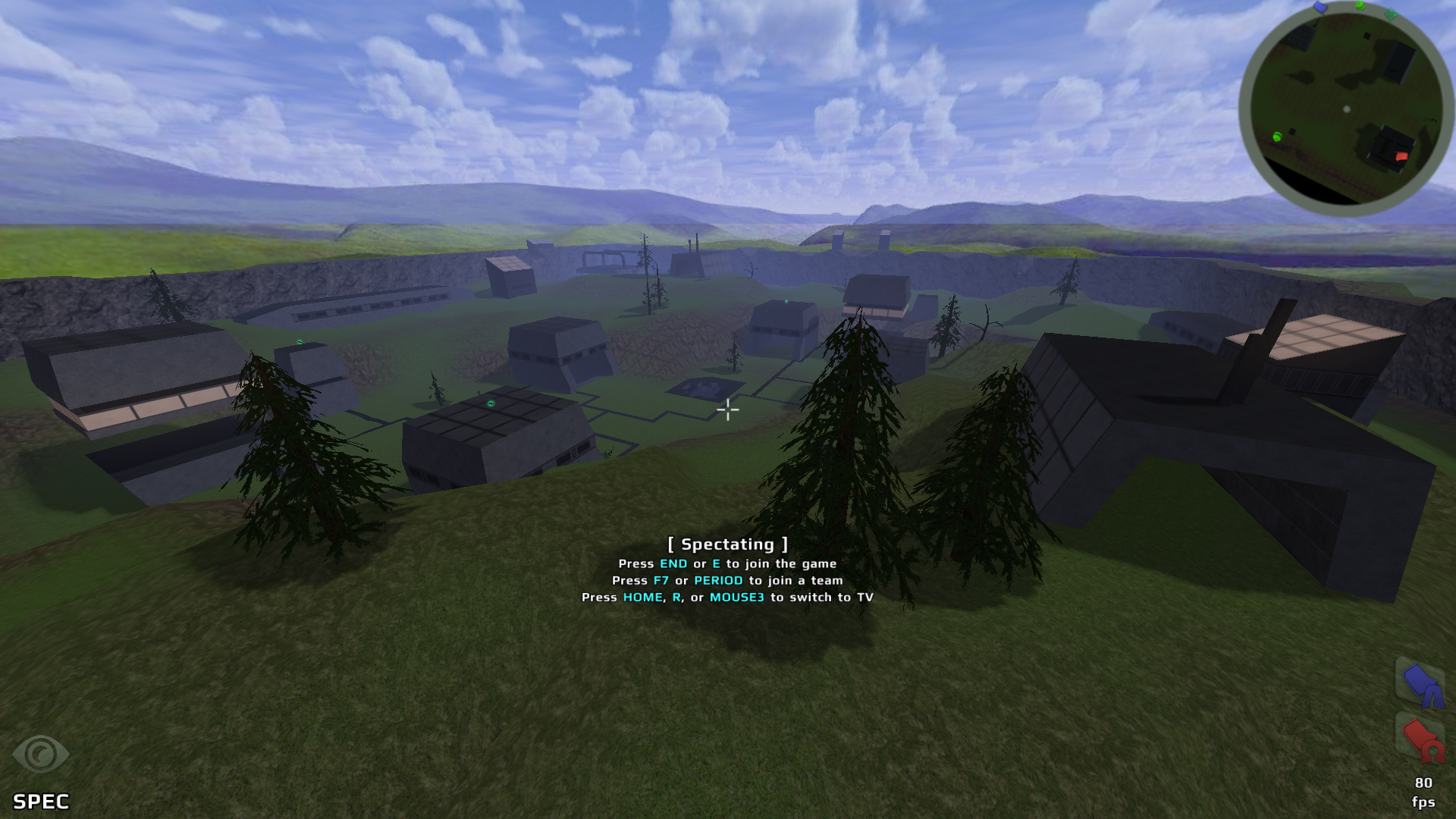
Task: Select the red flag marker on the radar
Action: (x=1401, y=156)
